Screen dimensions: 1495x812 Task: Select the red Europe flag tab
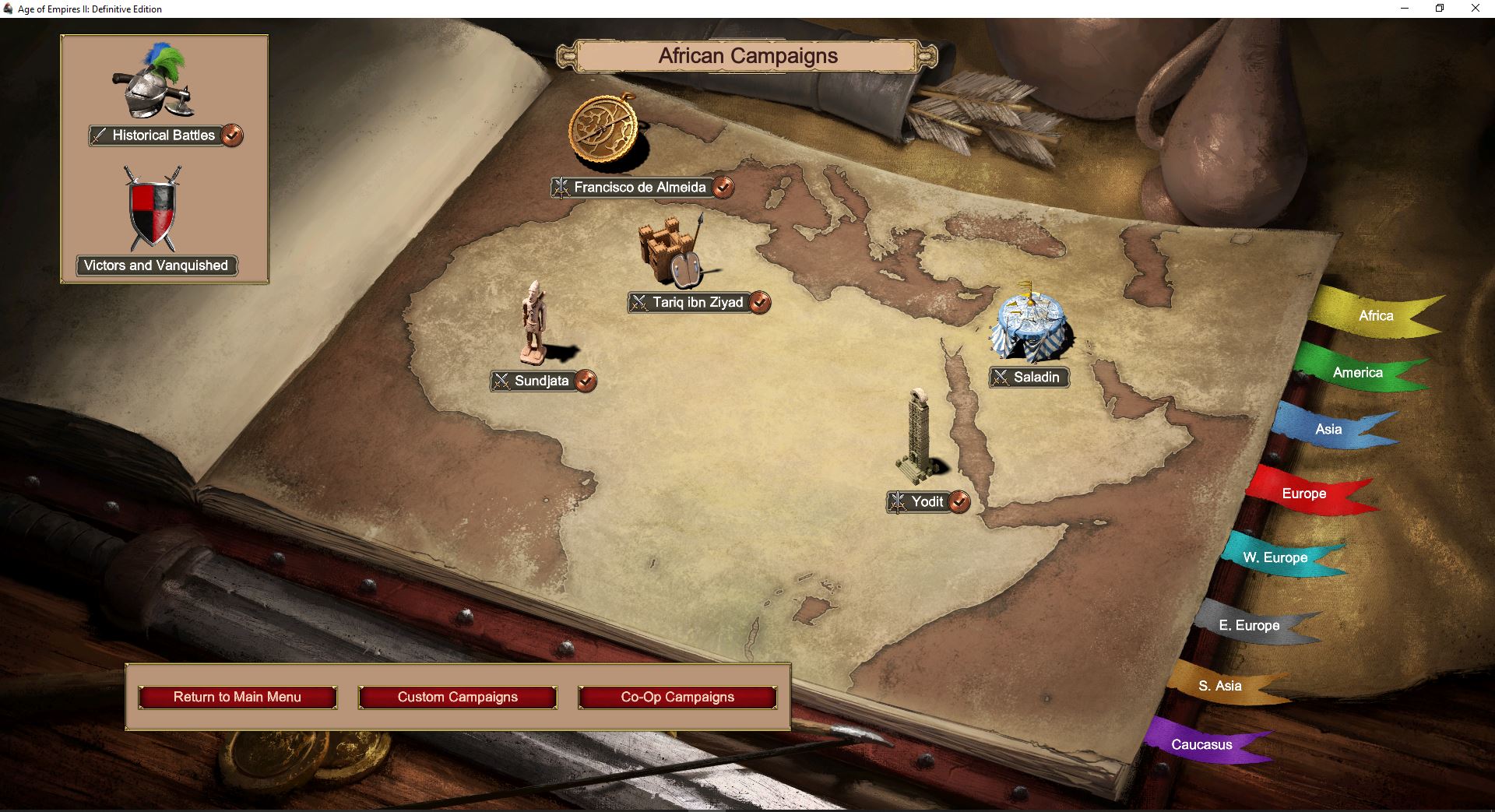click(x=1303, y=494)
